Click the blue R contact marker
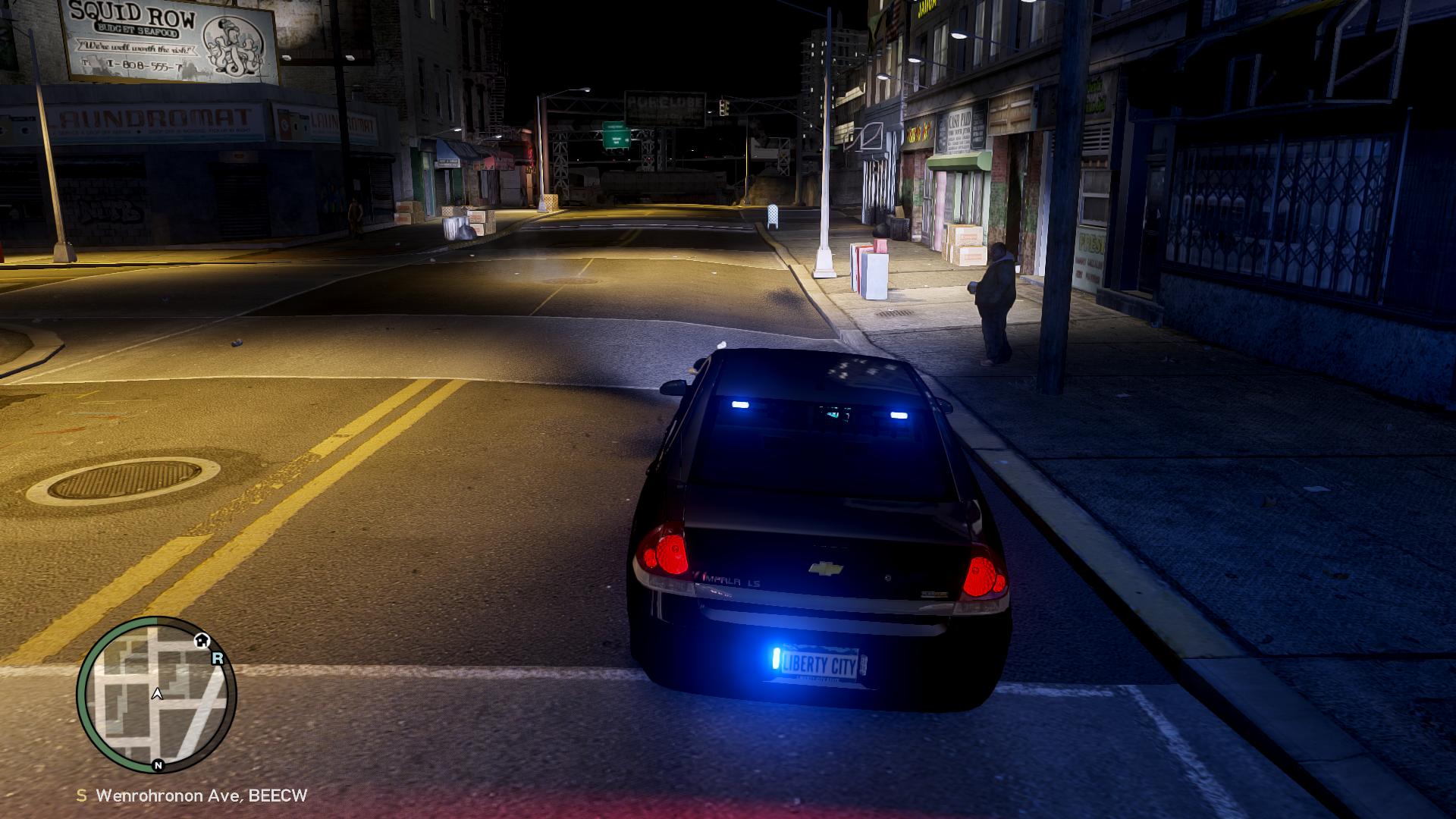Image resolution: width=1456 pixels, height=819 pixels. pyautogui.click(x=218, y=658)
